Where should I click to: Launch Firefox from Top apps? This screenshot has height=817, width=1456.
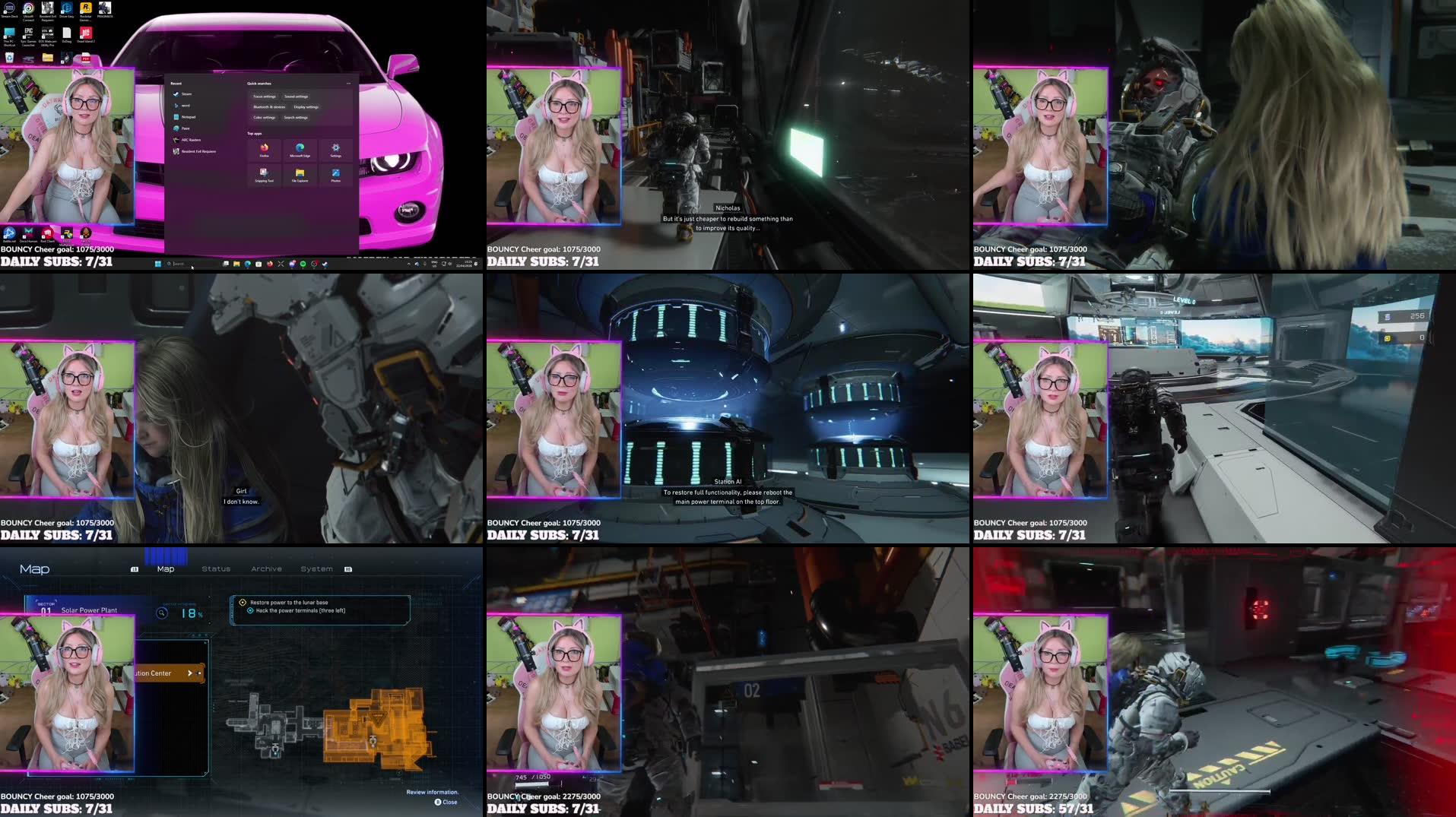(x=264, y=150)
